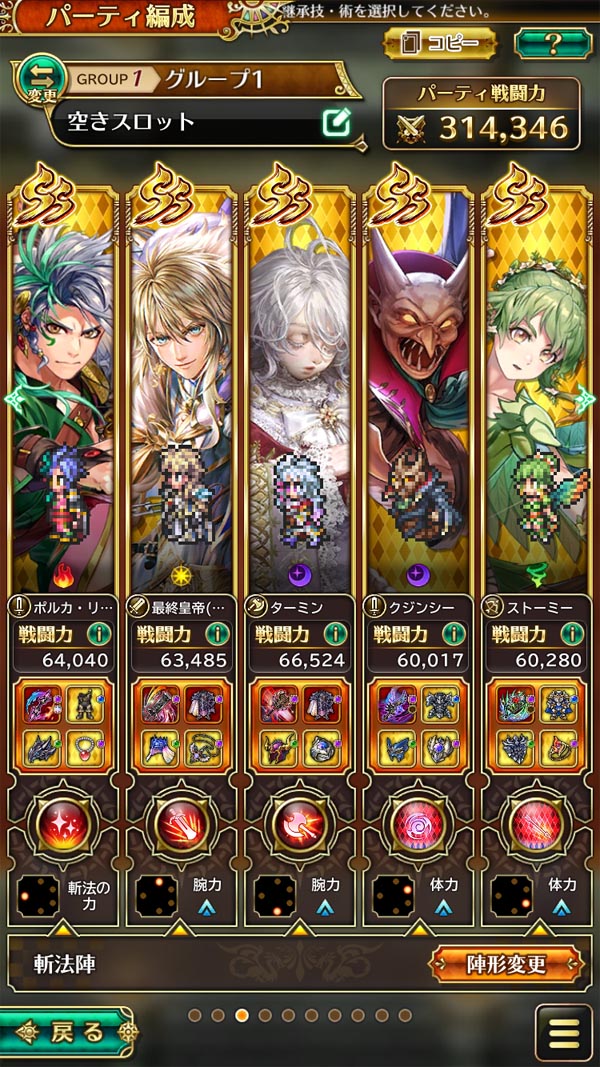The height and width of the screenshot is (1067, 600).
Task: Tap the green 変更 group change button
Action: (36, 82)
